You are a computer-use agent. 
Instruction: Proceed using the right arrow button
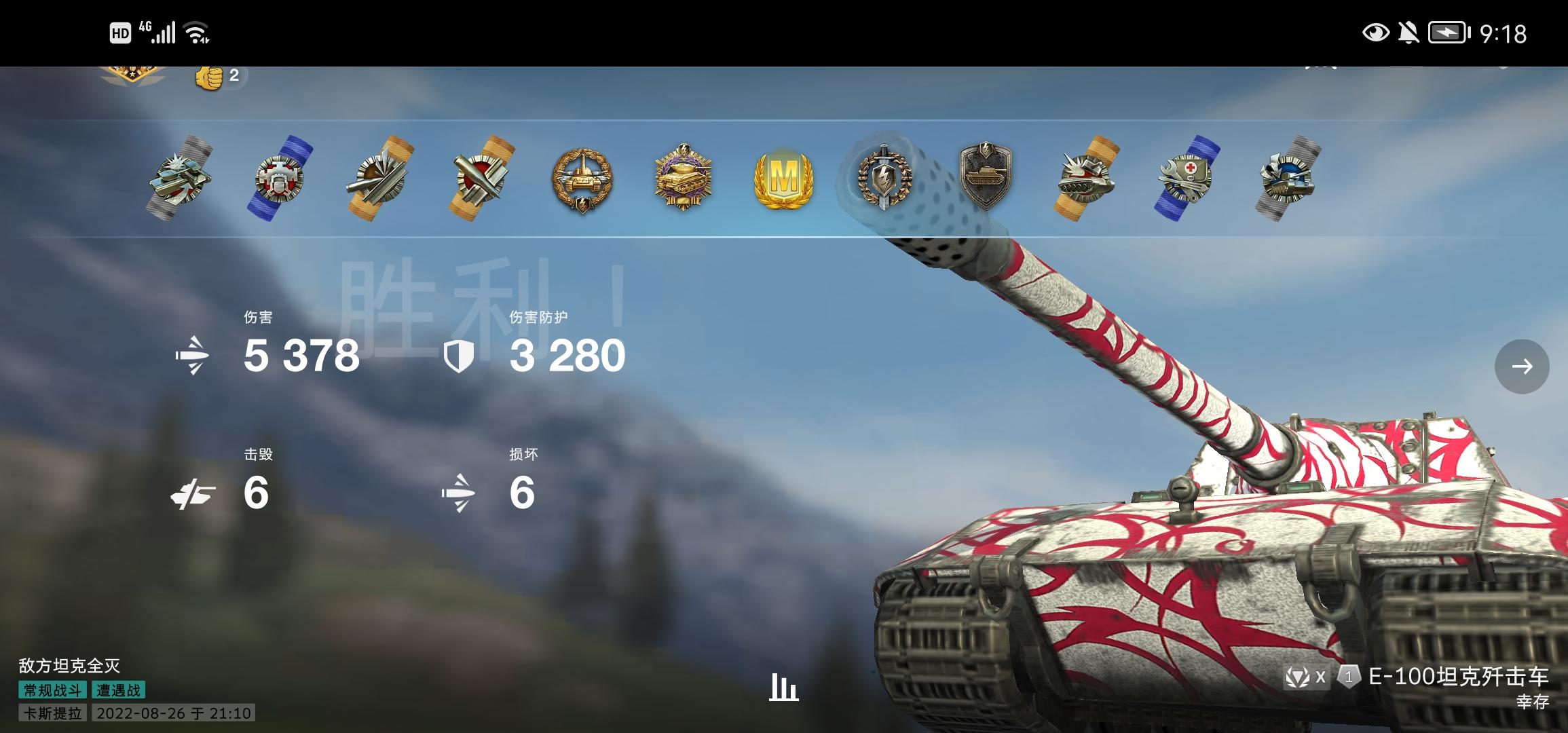point(1523,366)
